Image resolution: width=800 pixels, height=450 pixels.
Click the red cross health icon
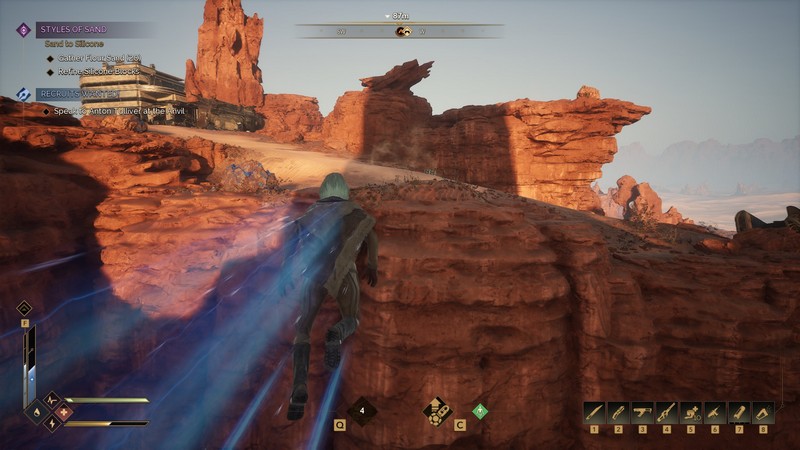65,412
